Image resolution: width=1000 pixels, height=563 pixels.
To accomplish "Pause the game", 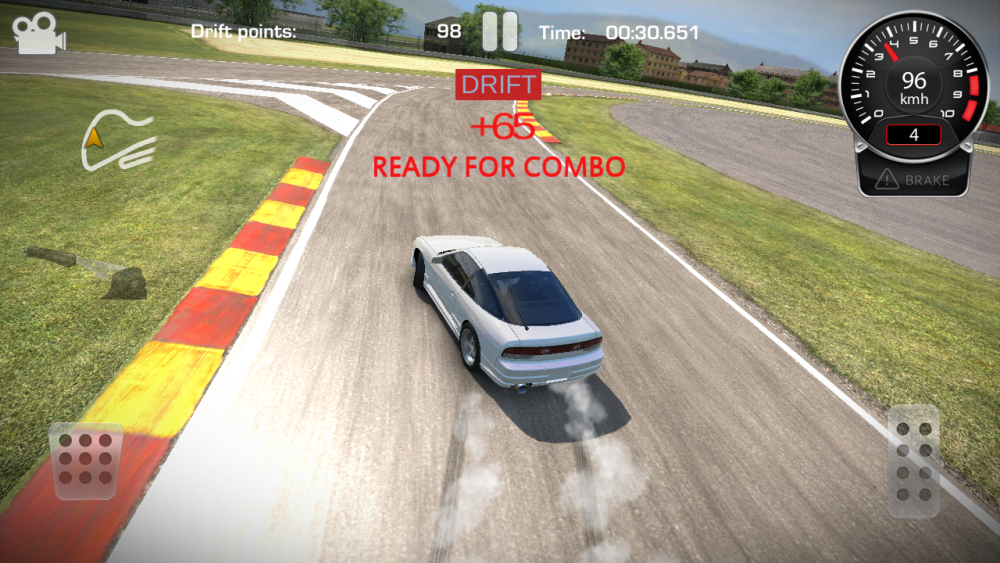I will click(x=500, y=31).
